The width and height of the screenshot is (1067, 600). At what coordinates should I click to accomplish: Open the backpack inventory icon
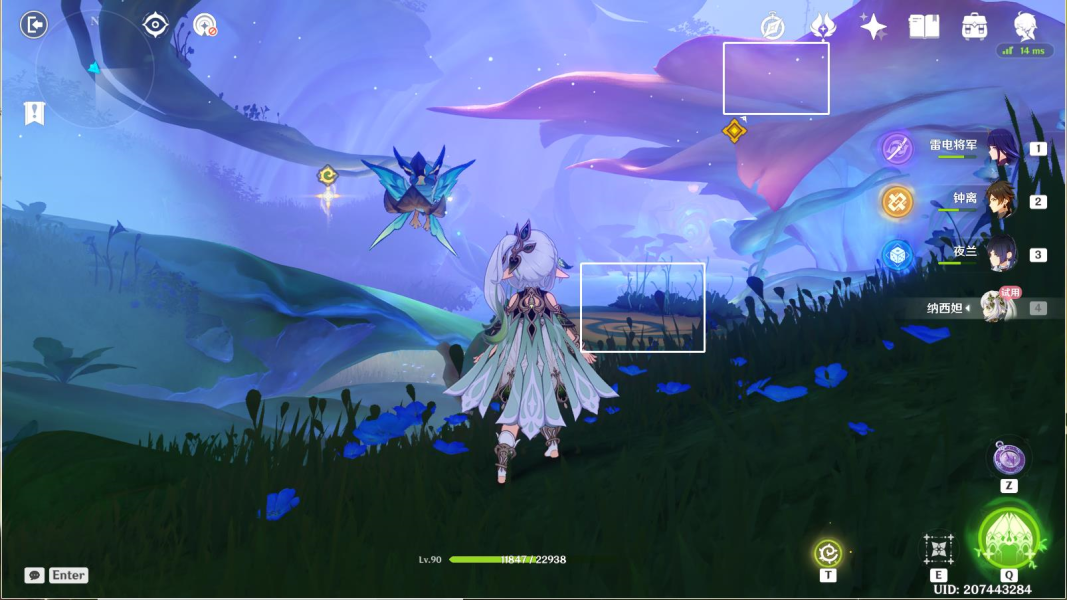point(975,27)
